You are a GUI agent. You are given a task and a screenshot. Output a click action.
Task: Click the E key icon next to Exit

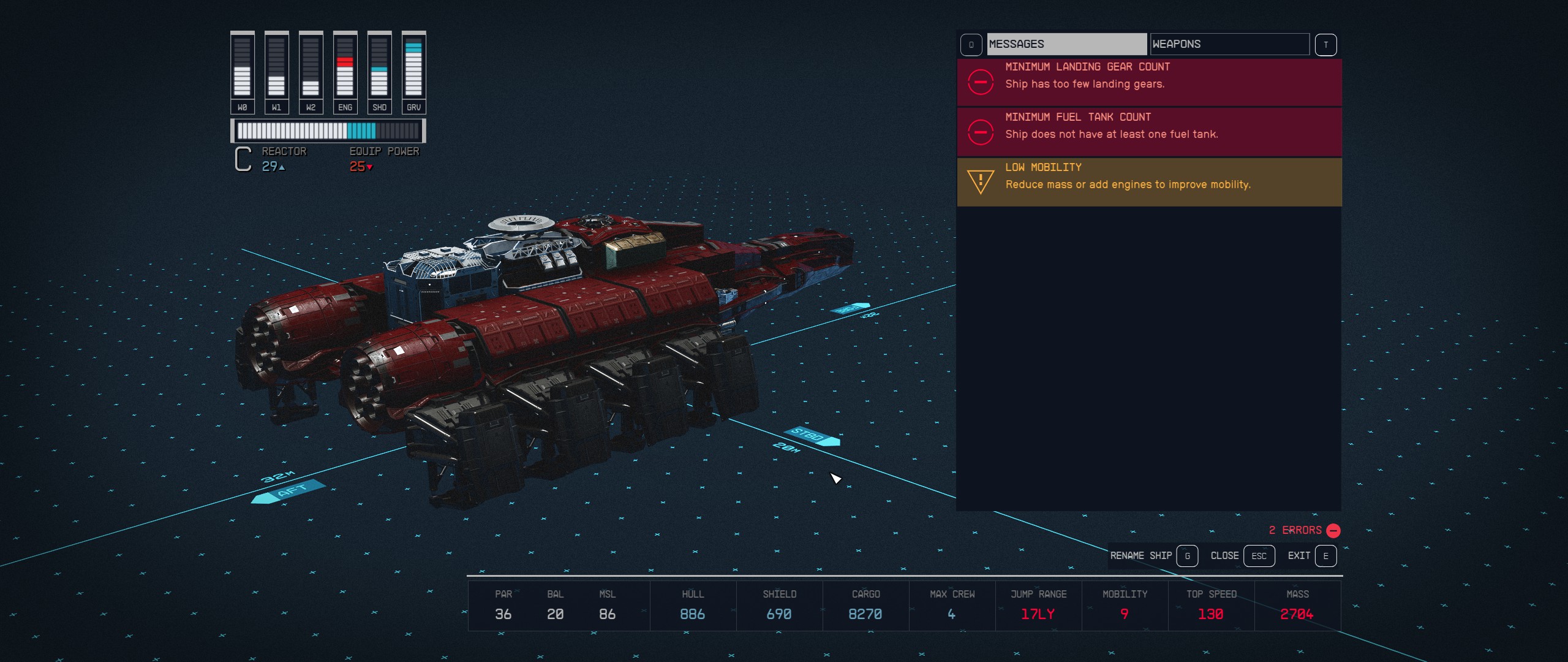click(1325, 556)
